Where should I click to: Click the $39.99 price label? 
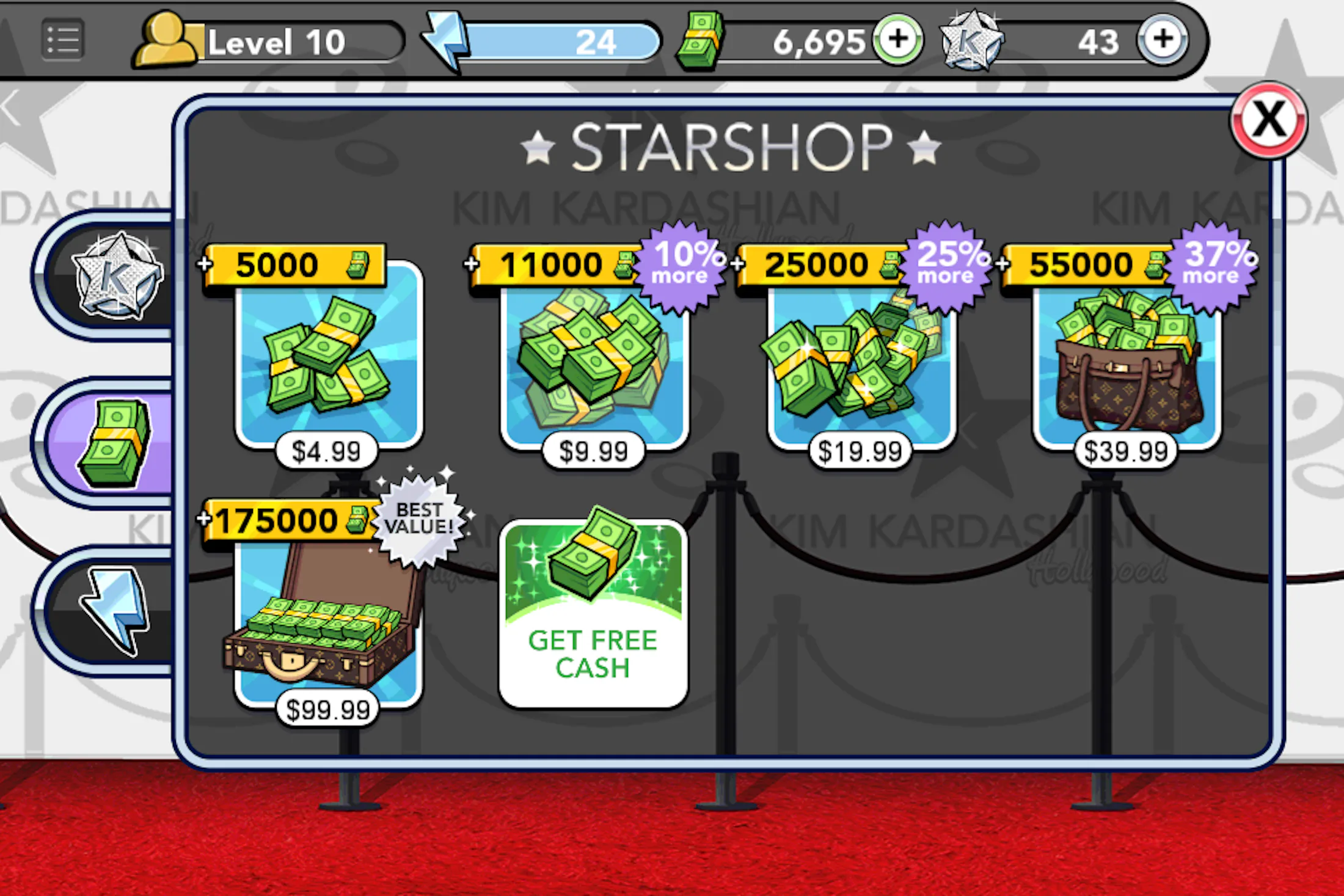(1126, 450)
